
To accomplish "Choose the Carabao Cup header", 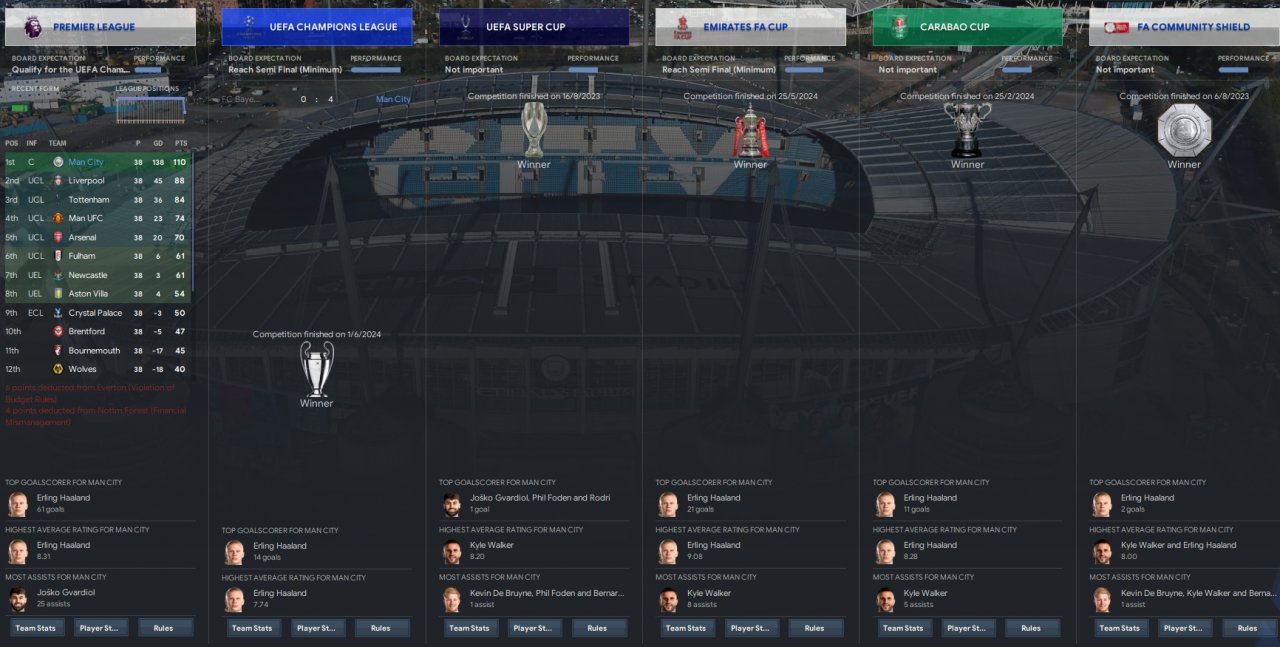I will tap(968, 27).
